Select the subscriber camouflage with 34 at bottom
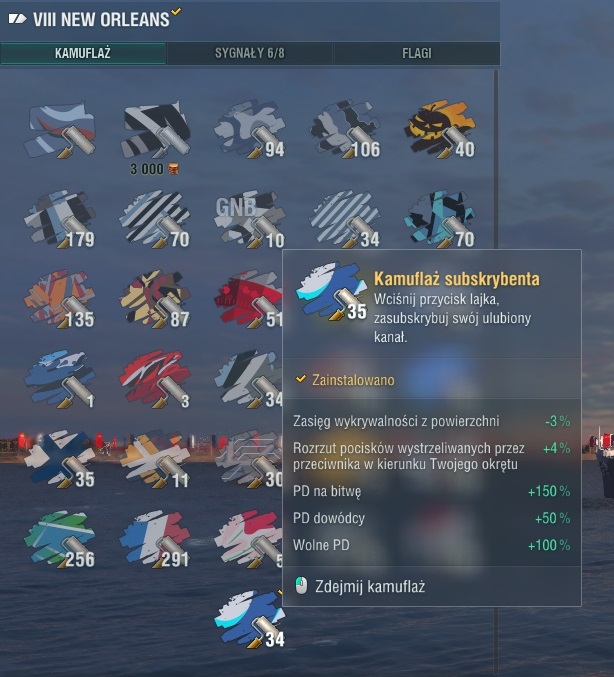 pyautogui.click(x=250, y=619)
